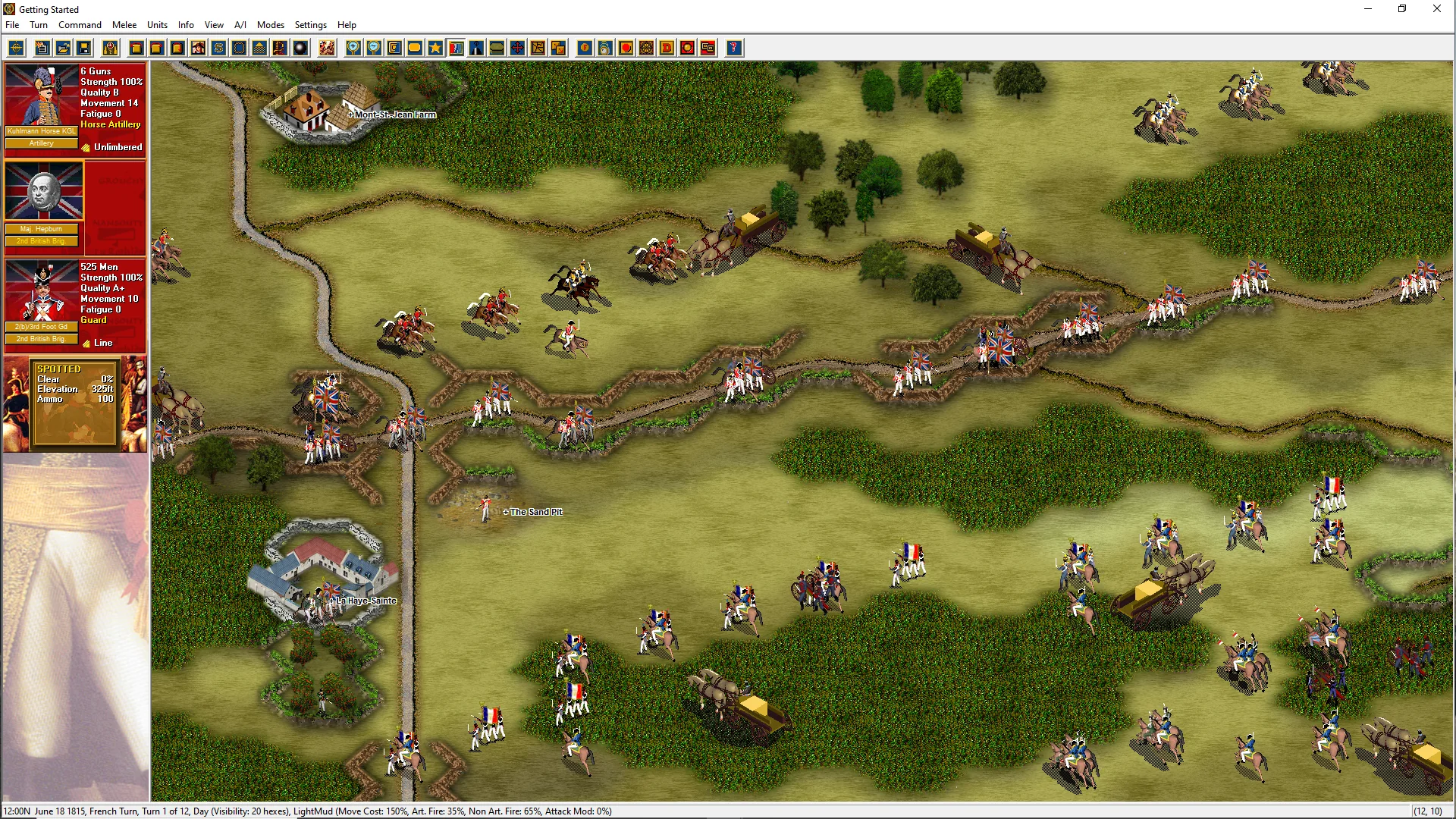Open the Help menu
Screen dimensions: 1456x819
pos(347,25)
